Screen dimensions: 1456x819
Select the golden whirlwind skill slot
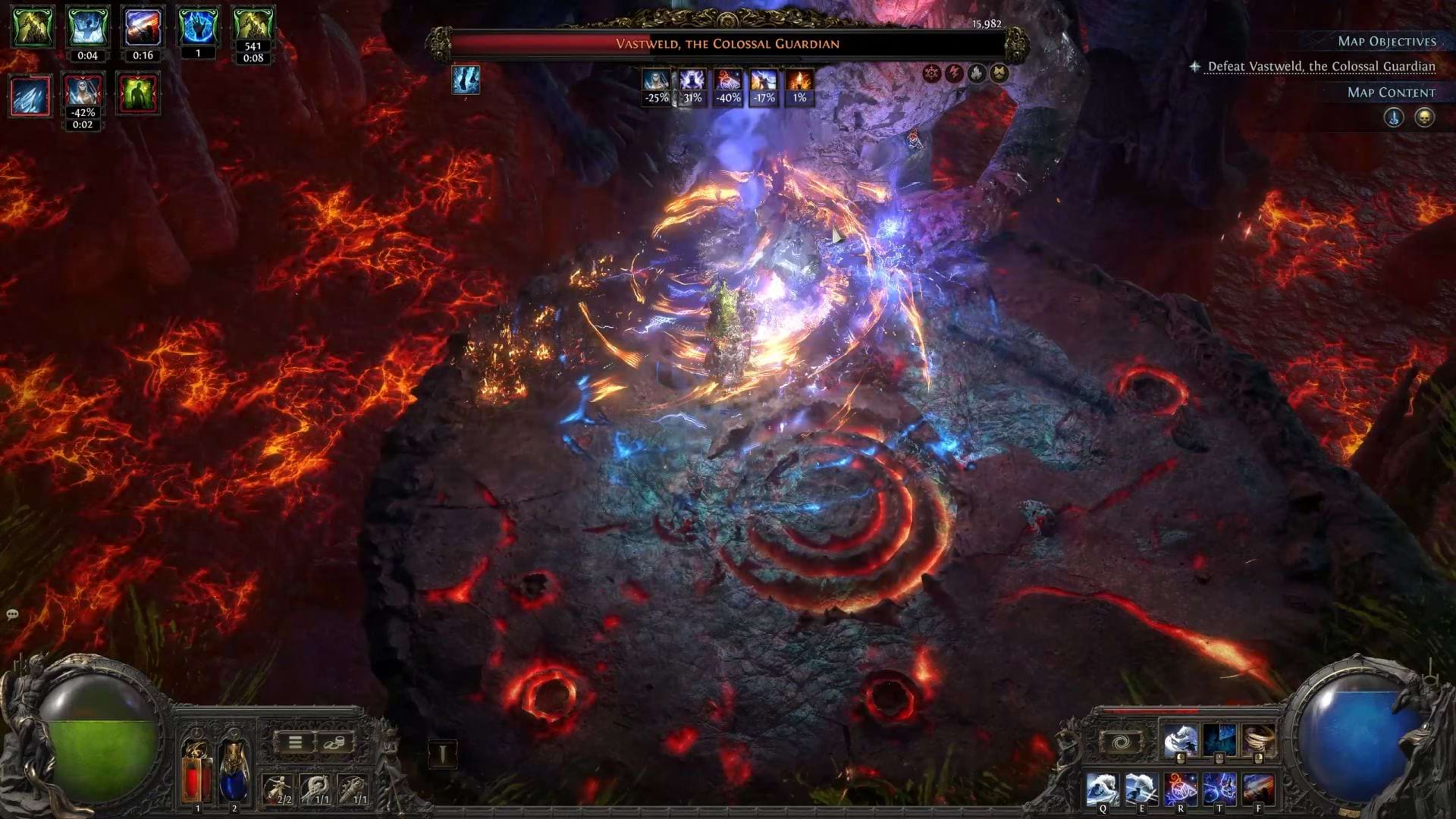click(x=1259, y=741)
